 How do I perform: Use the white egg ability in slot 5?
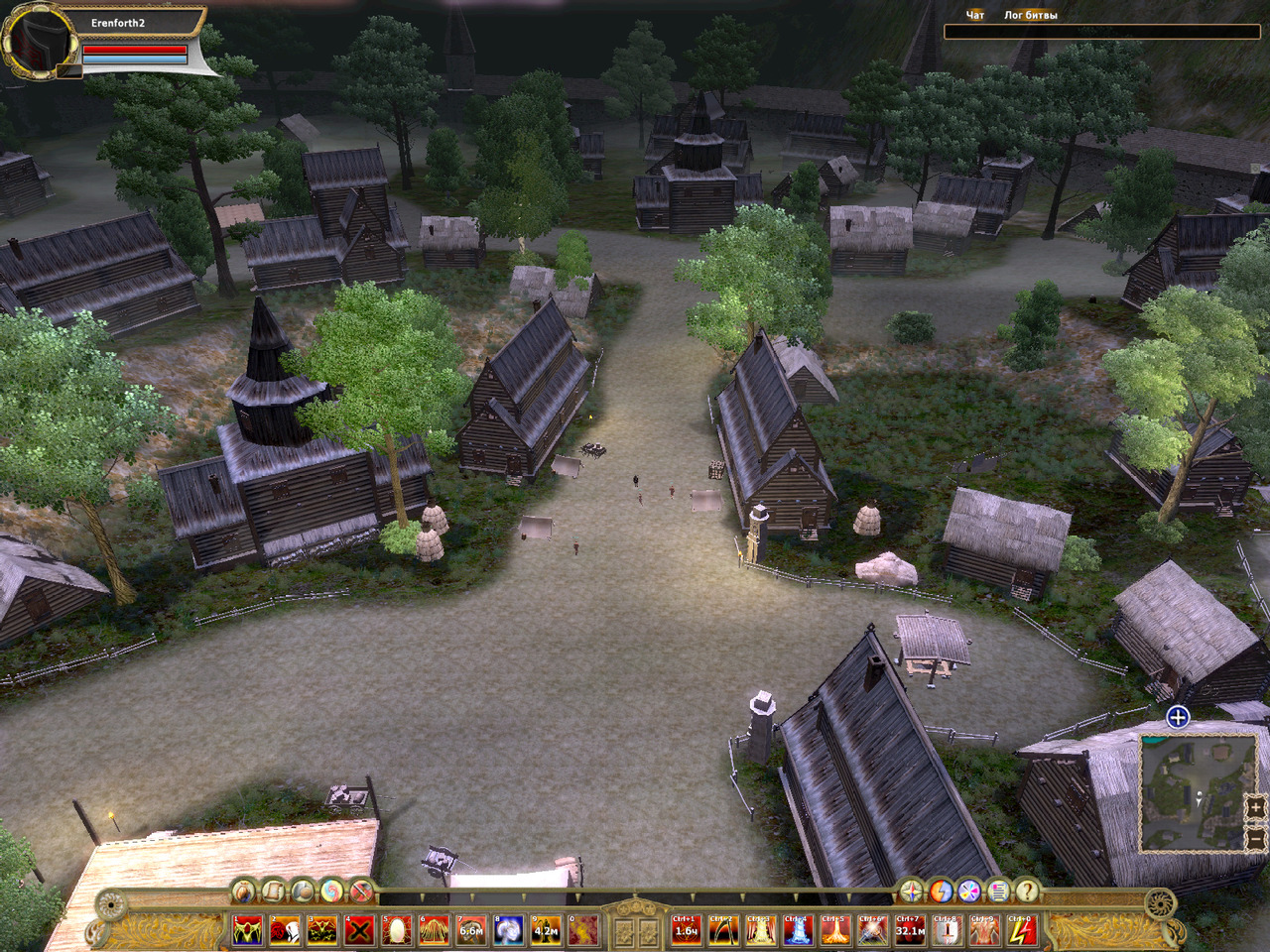[396, 930]
